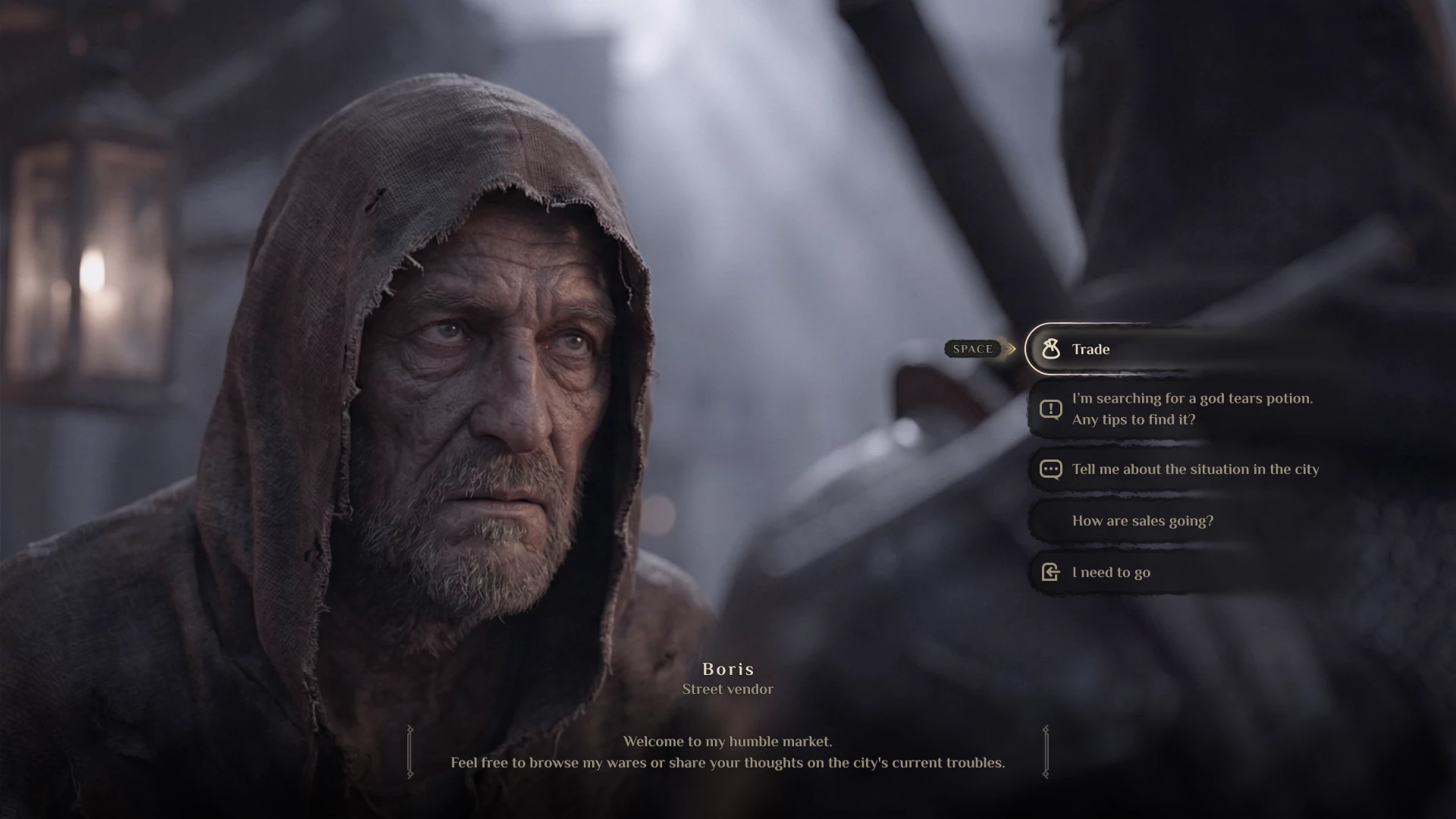Select "Tell me about the situation in the city"
The width and height of the screenshot is (1456, 819).
pyautogui.click(x=1194, y=469)
